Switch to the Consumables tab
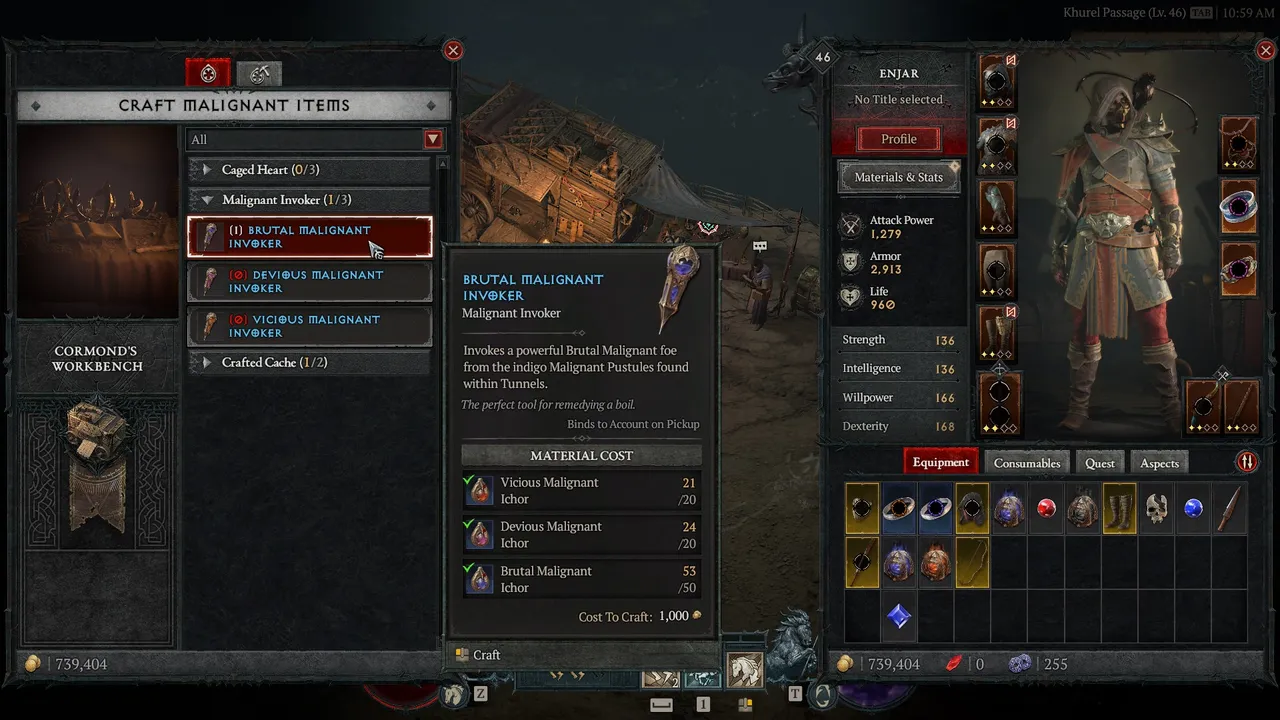 click(x=1026, y=463)
